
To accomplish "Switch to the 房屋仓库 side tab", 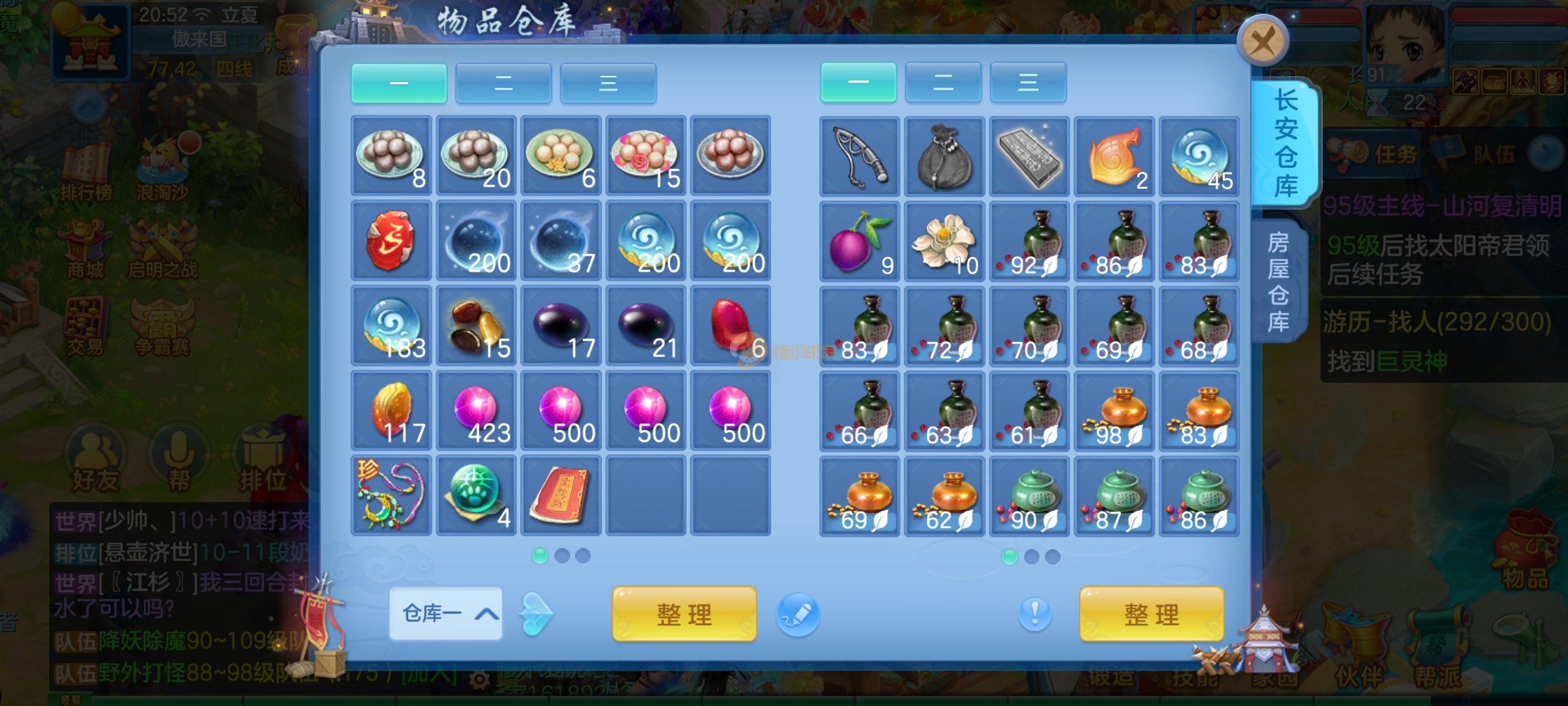I will pyautogui.click(x=1278, y=281).
